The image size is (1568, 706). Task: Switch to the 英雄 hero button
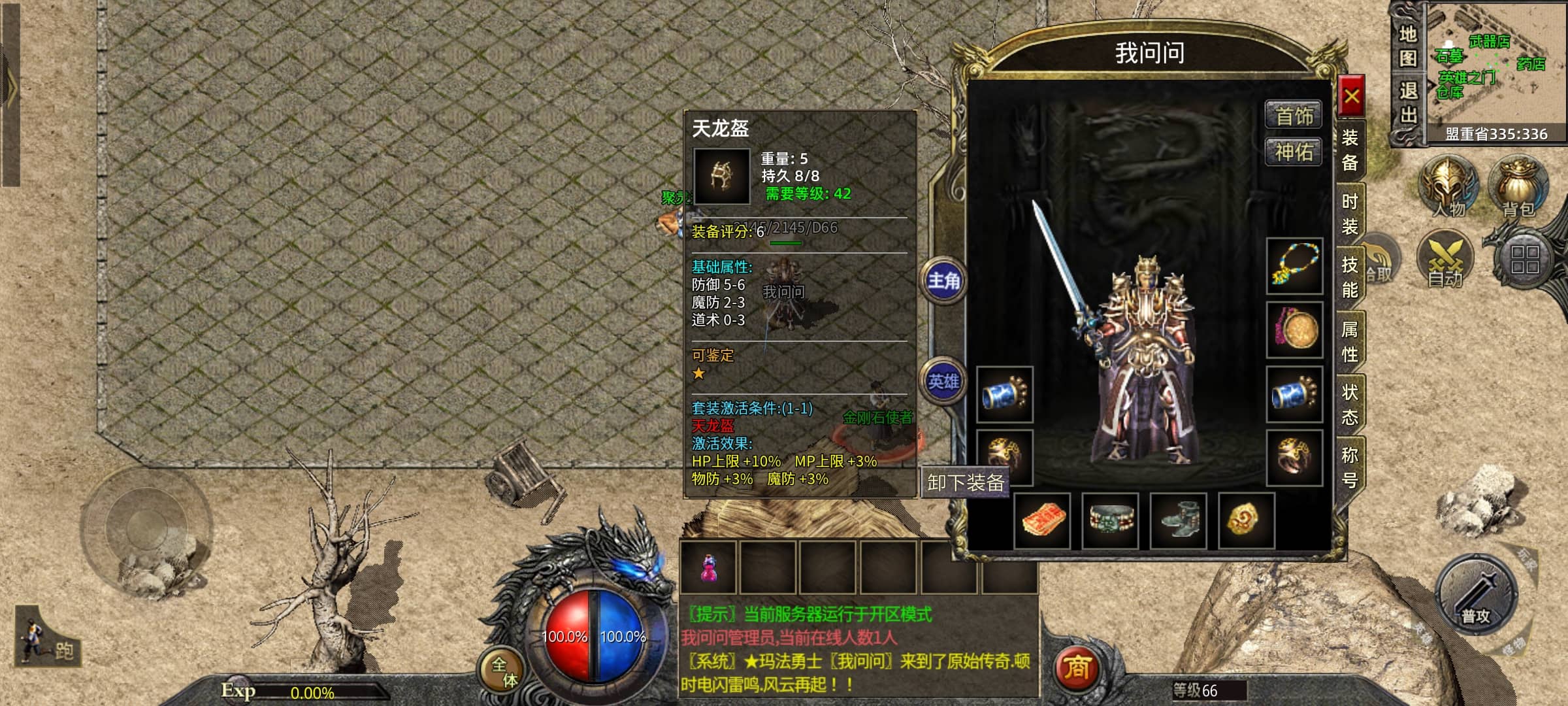(944, 381)
